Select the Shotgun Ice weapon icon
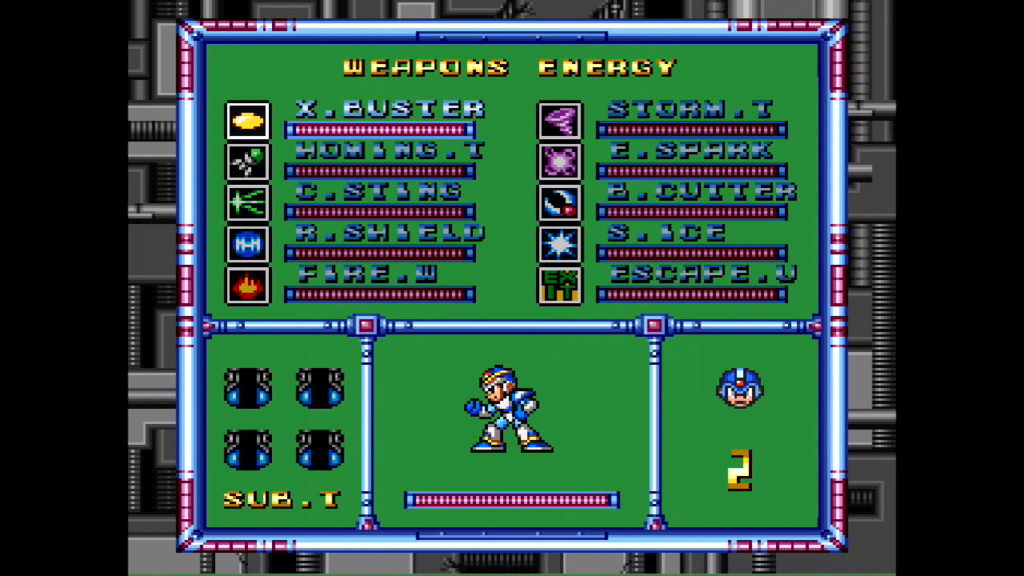 (559, 244)
